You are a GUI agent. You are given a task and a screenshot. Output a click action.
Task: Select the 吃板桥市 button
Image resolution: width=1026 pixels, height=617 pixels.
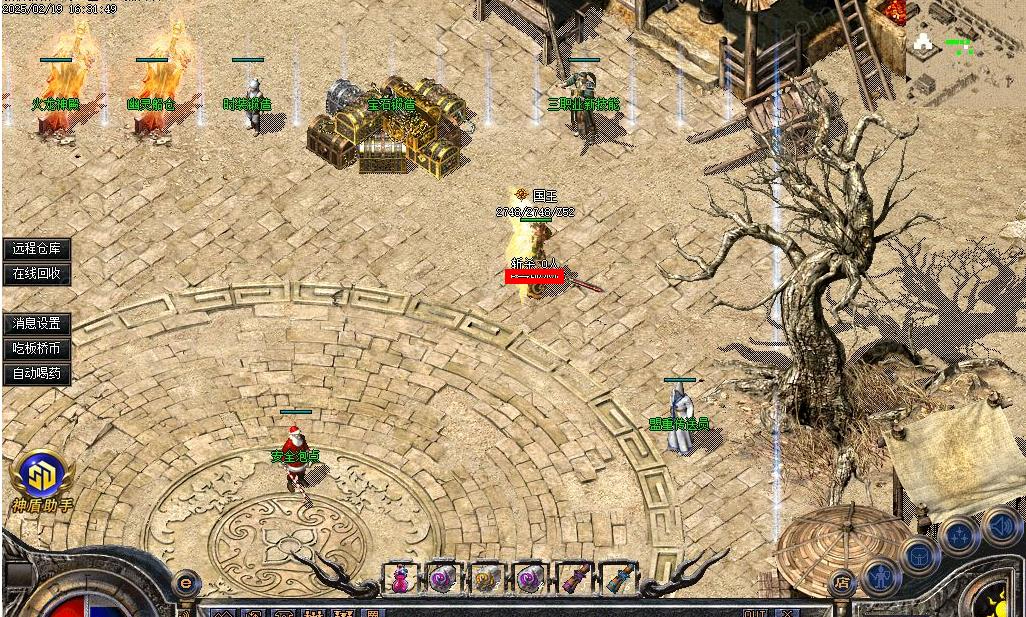point(37,349)
